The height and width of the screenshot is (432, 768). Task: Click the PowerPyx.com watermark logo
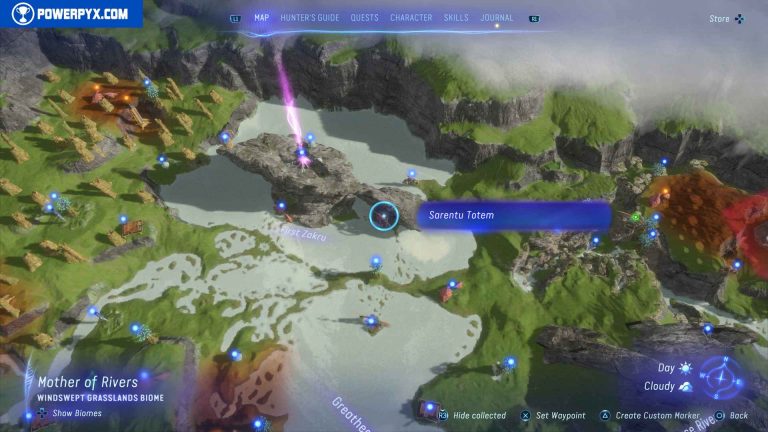(70, 14)
